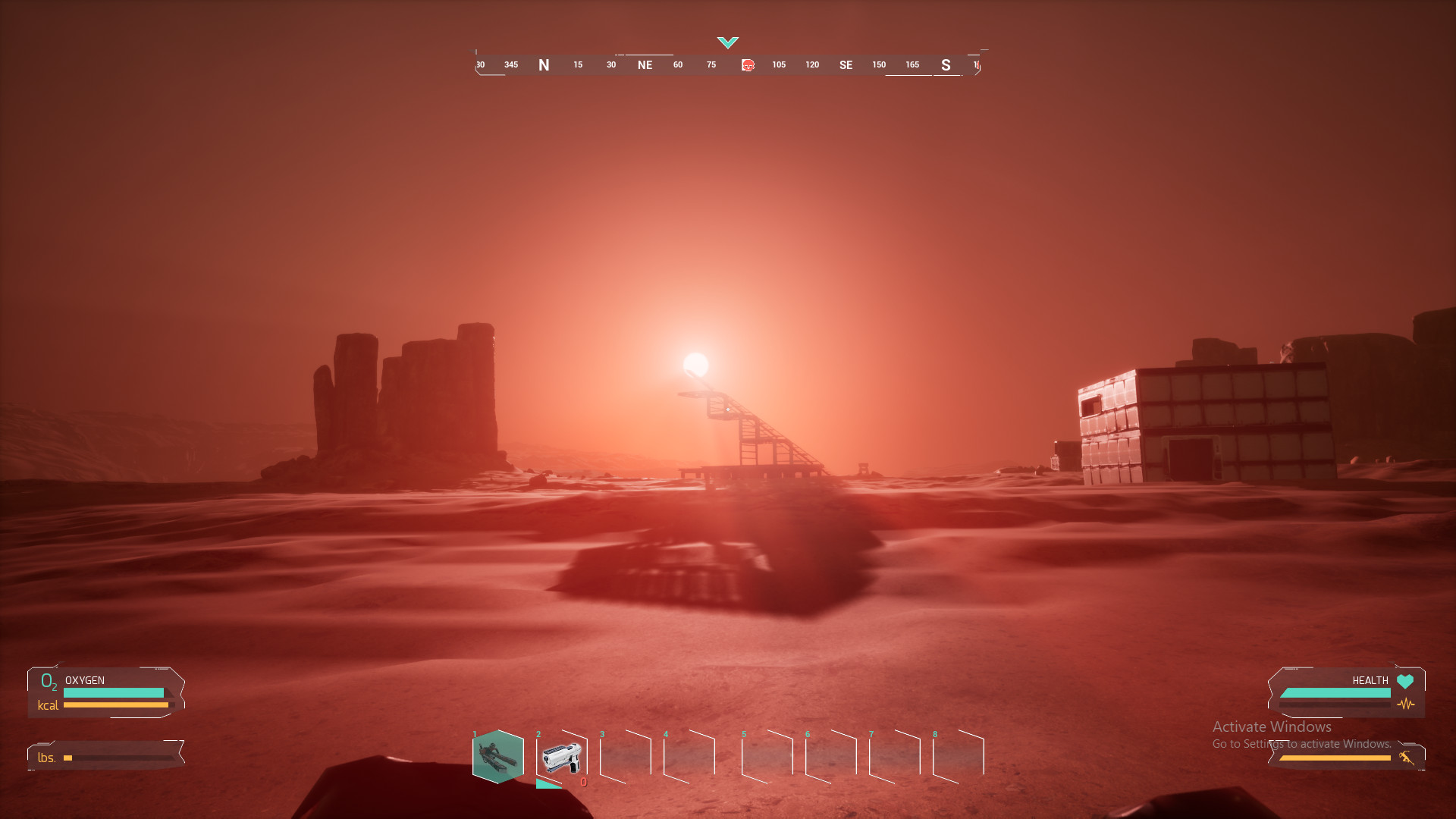This screenshot has height=819, width=1456.
Task: Toggle the lbs weight indicator panel
Action: click(106, 757)
